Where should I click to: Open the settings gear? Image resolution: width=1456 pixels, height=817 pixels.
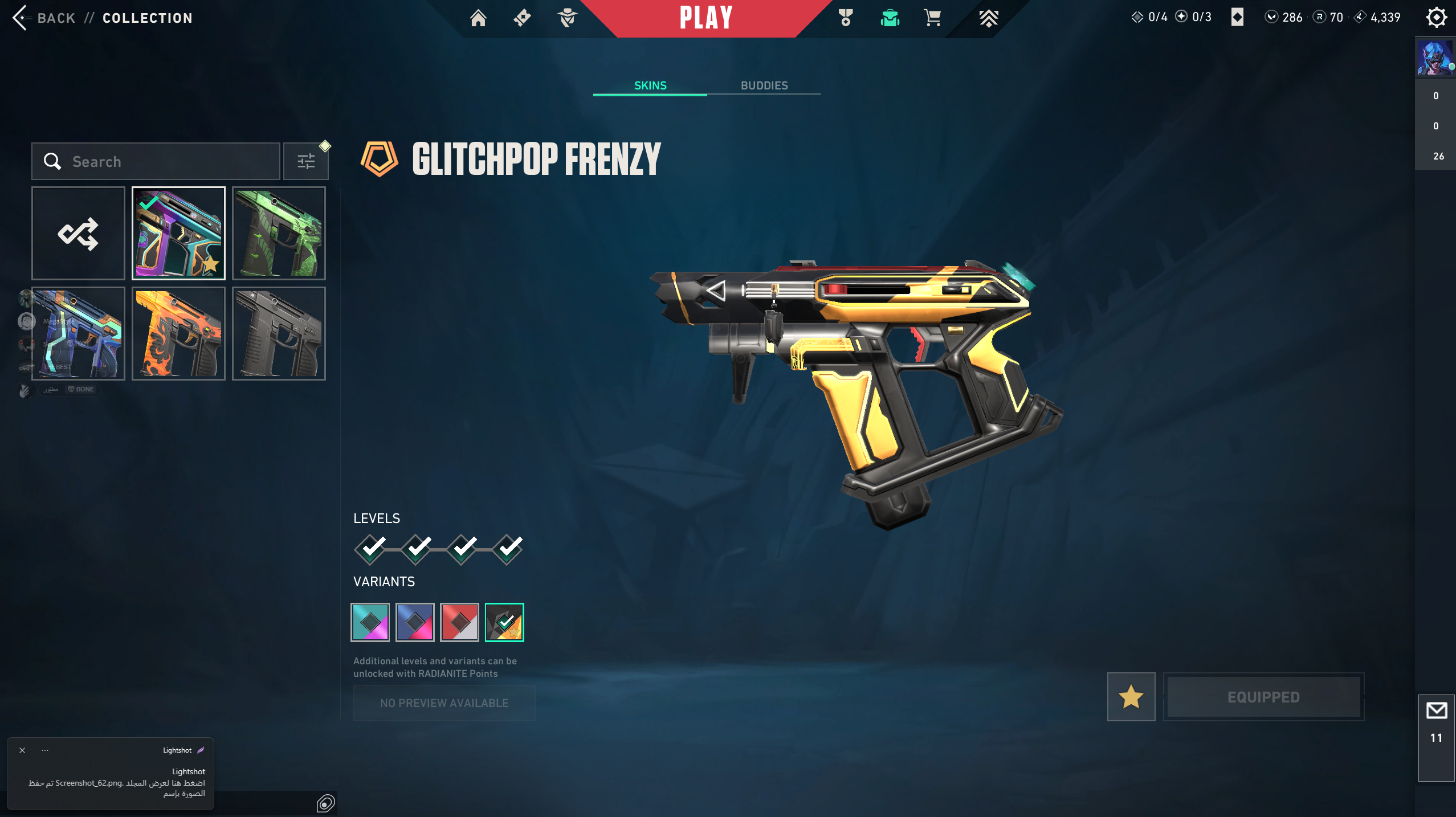click(1436, 18)
